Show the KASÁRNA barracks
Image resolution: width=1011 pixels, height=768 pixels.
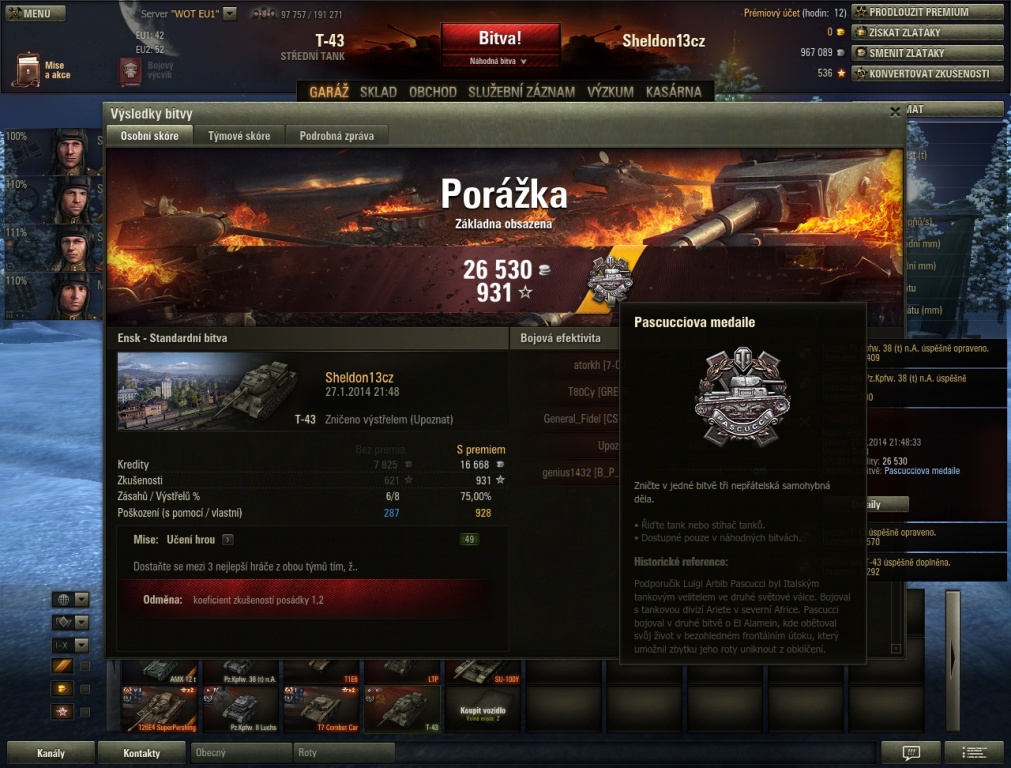tap(673, 92)
